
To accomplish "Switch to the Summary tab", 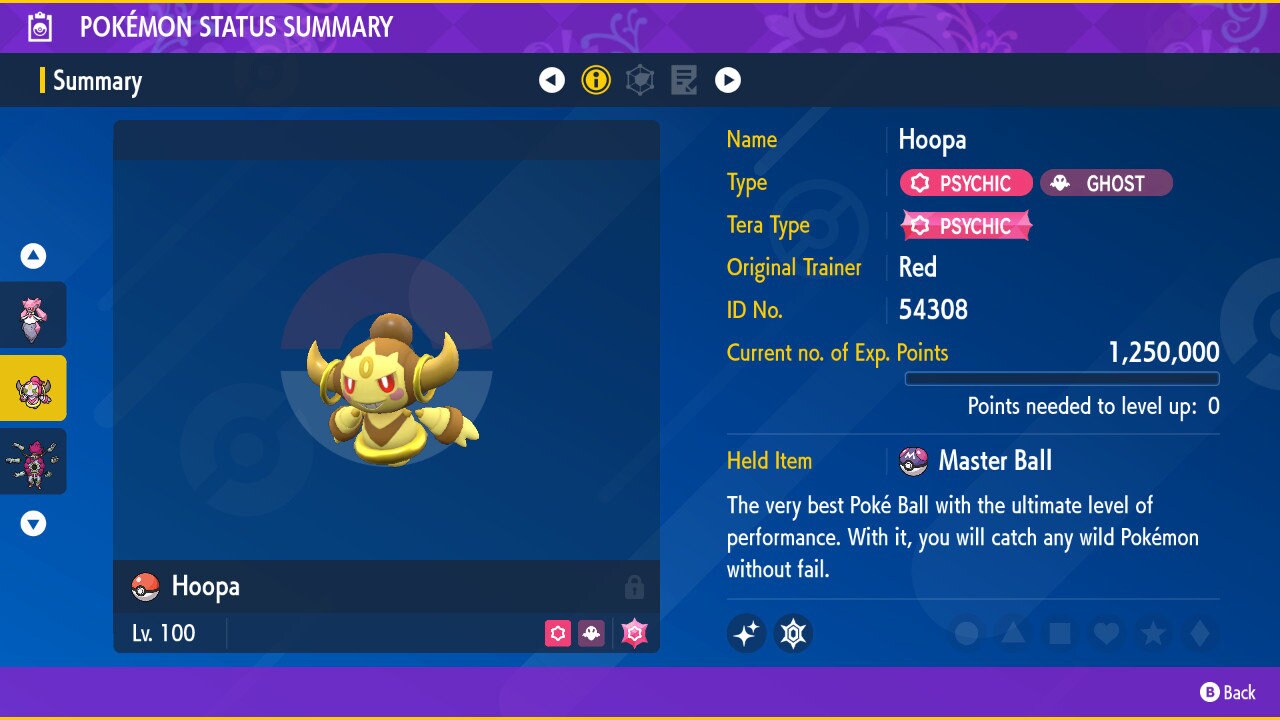I will tap(97, 81).
